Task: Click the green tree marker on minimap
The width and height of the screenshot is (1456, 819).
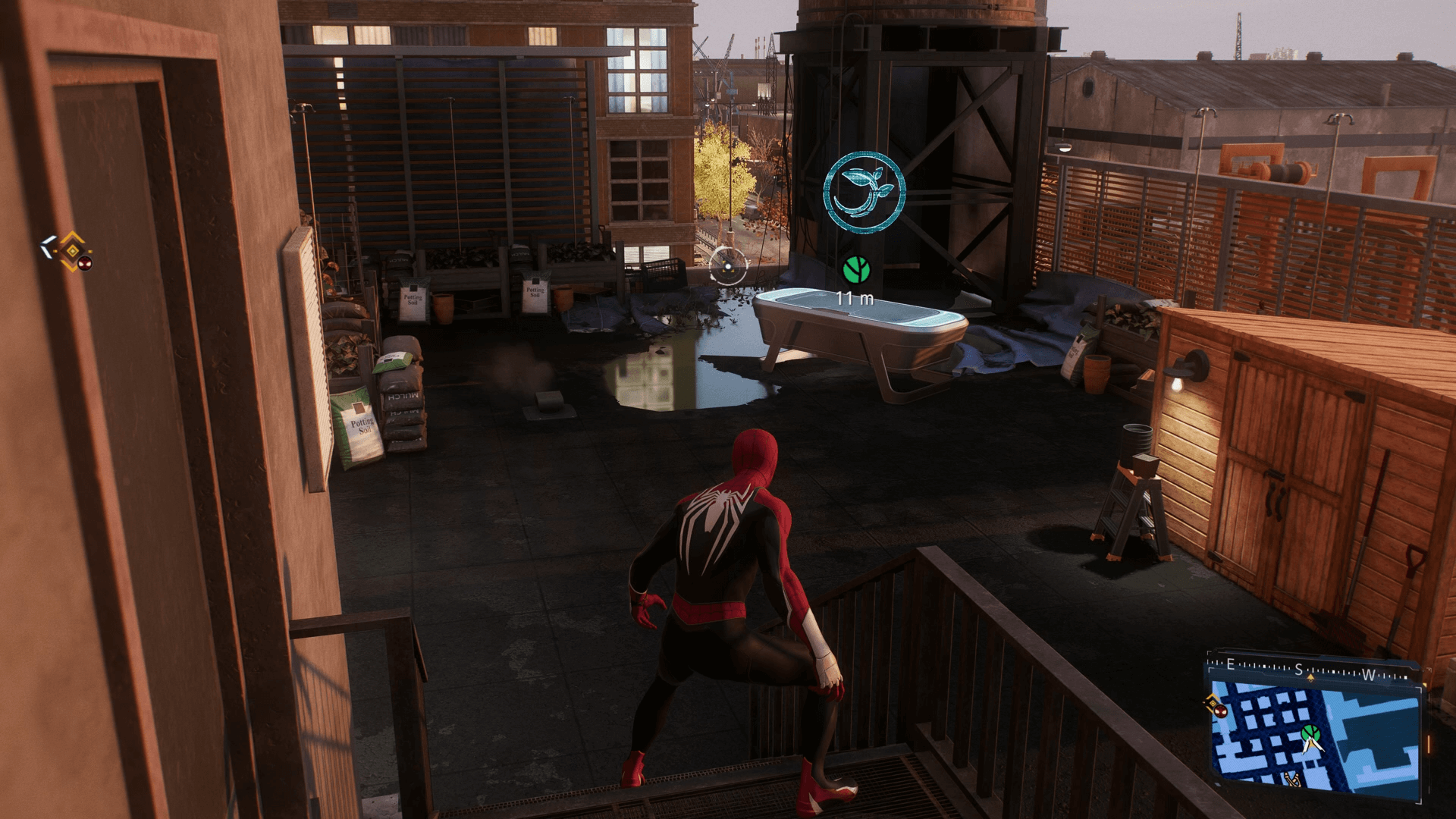Action: point(1310,733)
